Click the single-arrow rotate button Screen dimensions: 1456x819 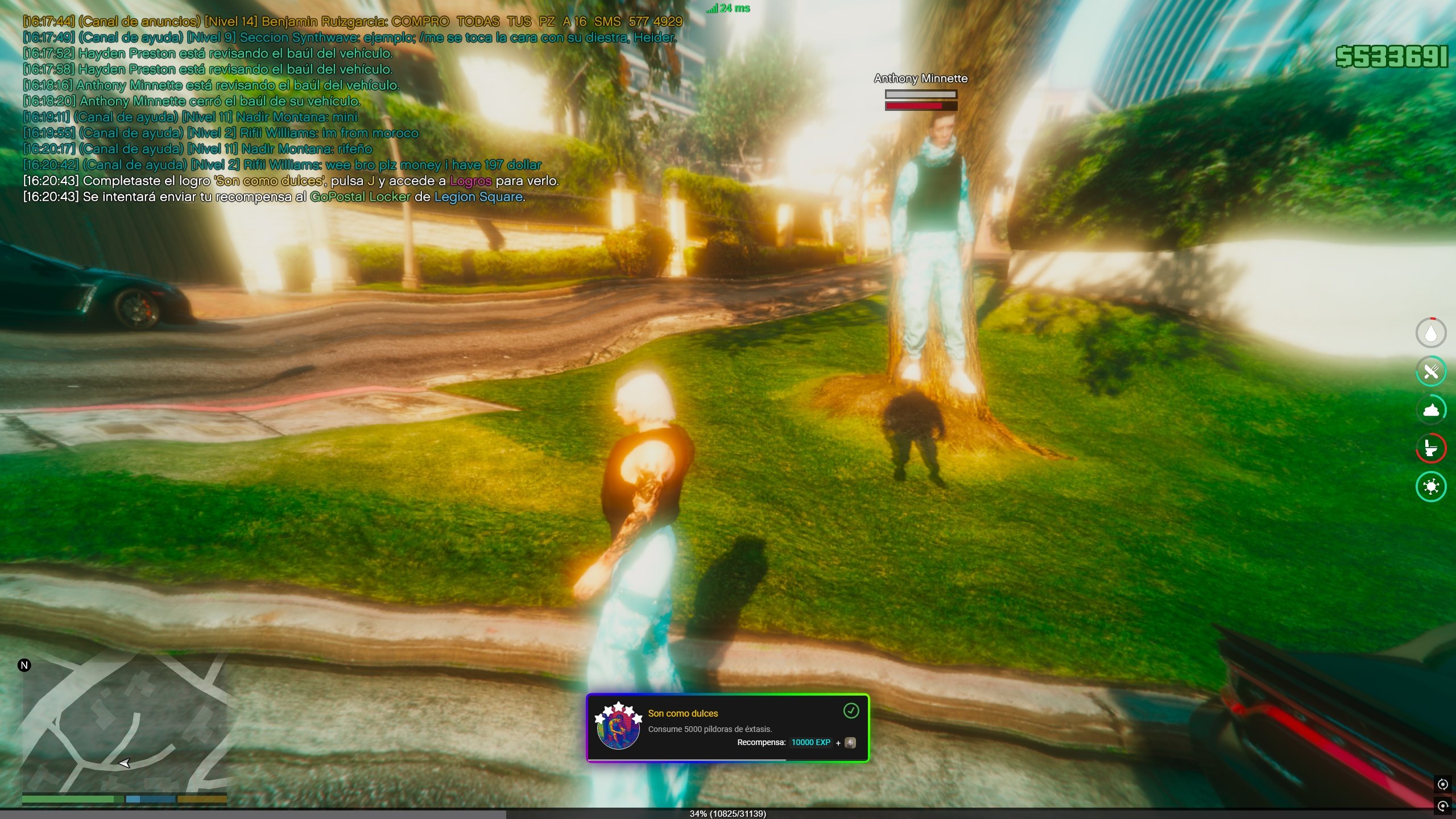point(1443,806)
